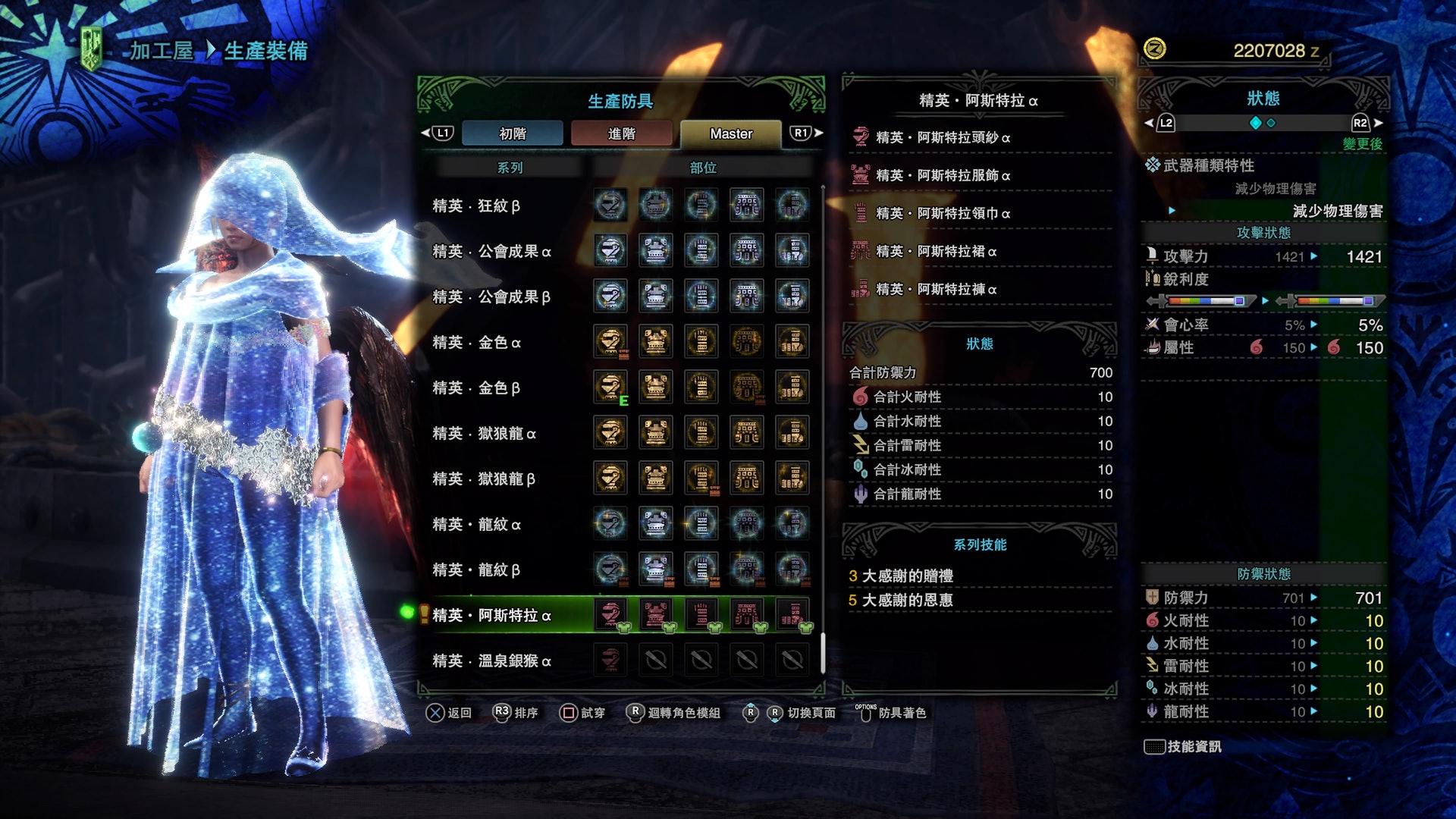This screenshot has width=1456, height=819.
Task: Pick the 精英・龍紋β armor series
Action: click(476, 570)
